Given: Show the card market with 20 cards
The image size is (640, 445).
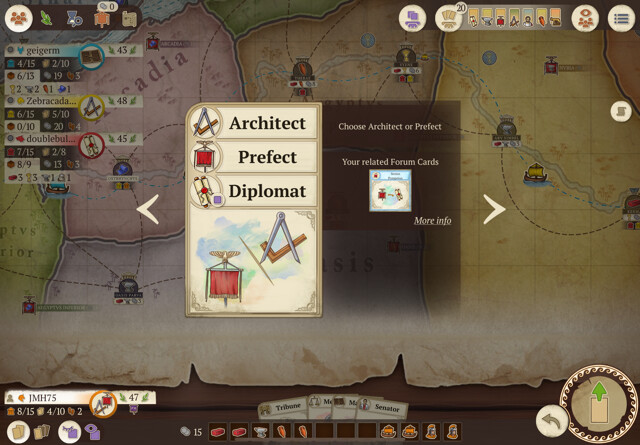Looking at the screenshot, I should [x=451, y=17].
